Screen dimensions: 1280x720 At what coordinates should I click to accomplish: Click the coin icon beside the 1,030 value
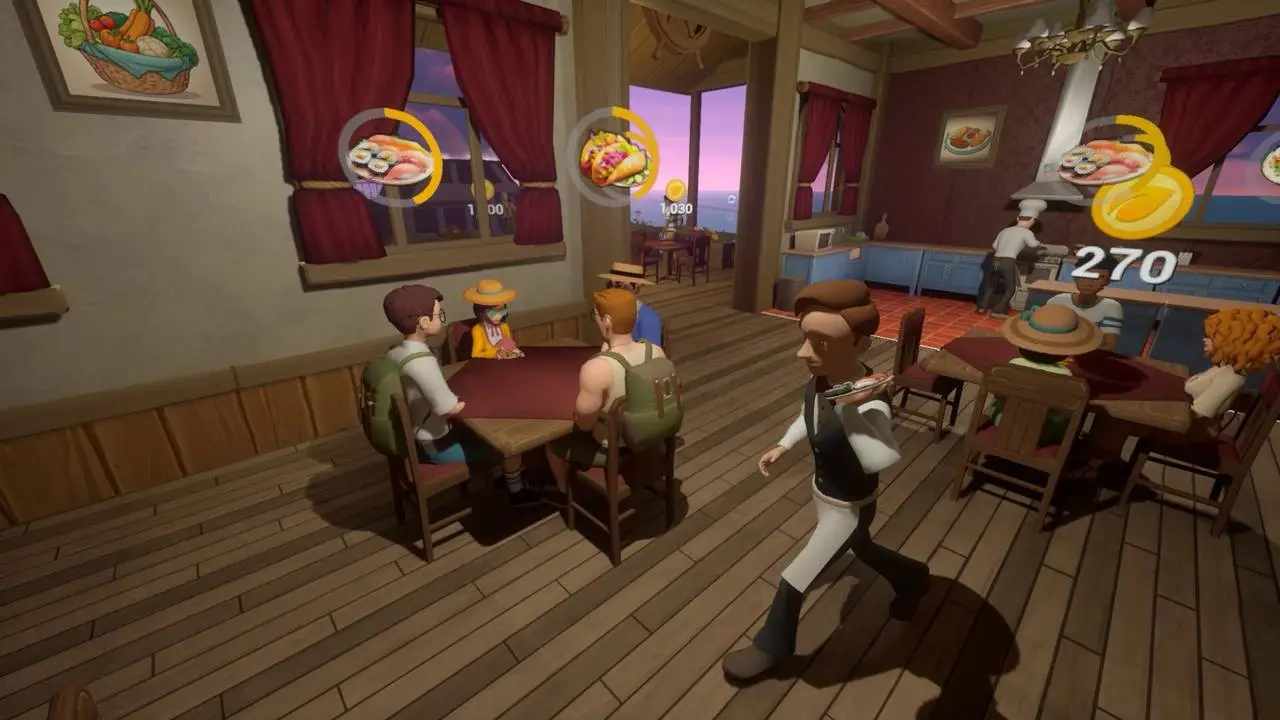[678, 188]
